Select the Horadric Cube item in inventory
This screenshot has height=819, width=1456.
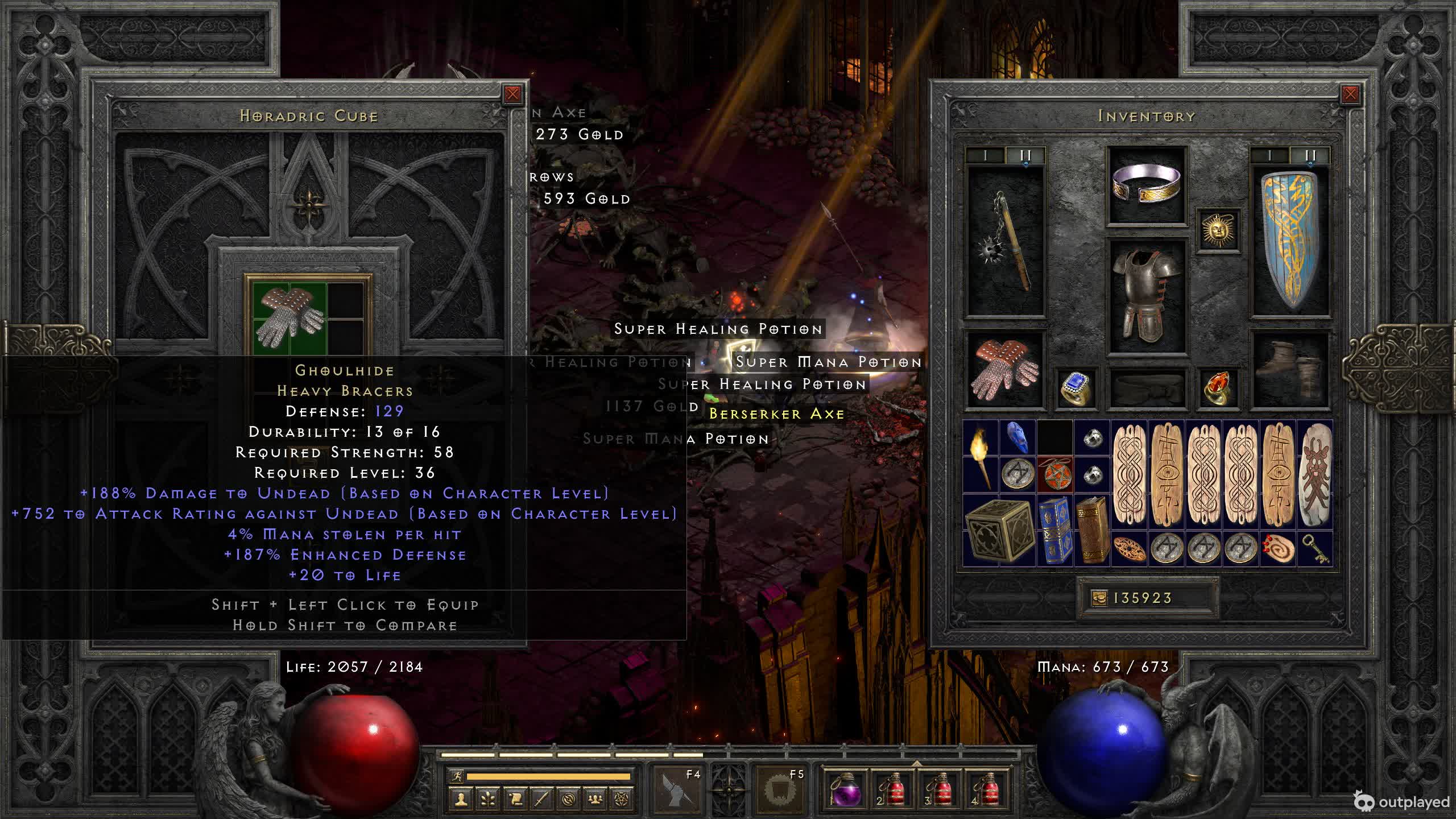pos(999,531)
